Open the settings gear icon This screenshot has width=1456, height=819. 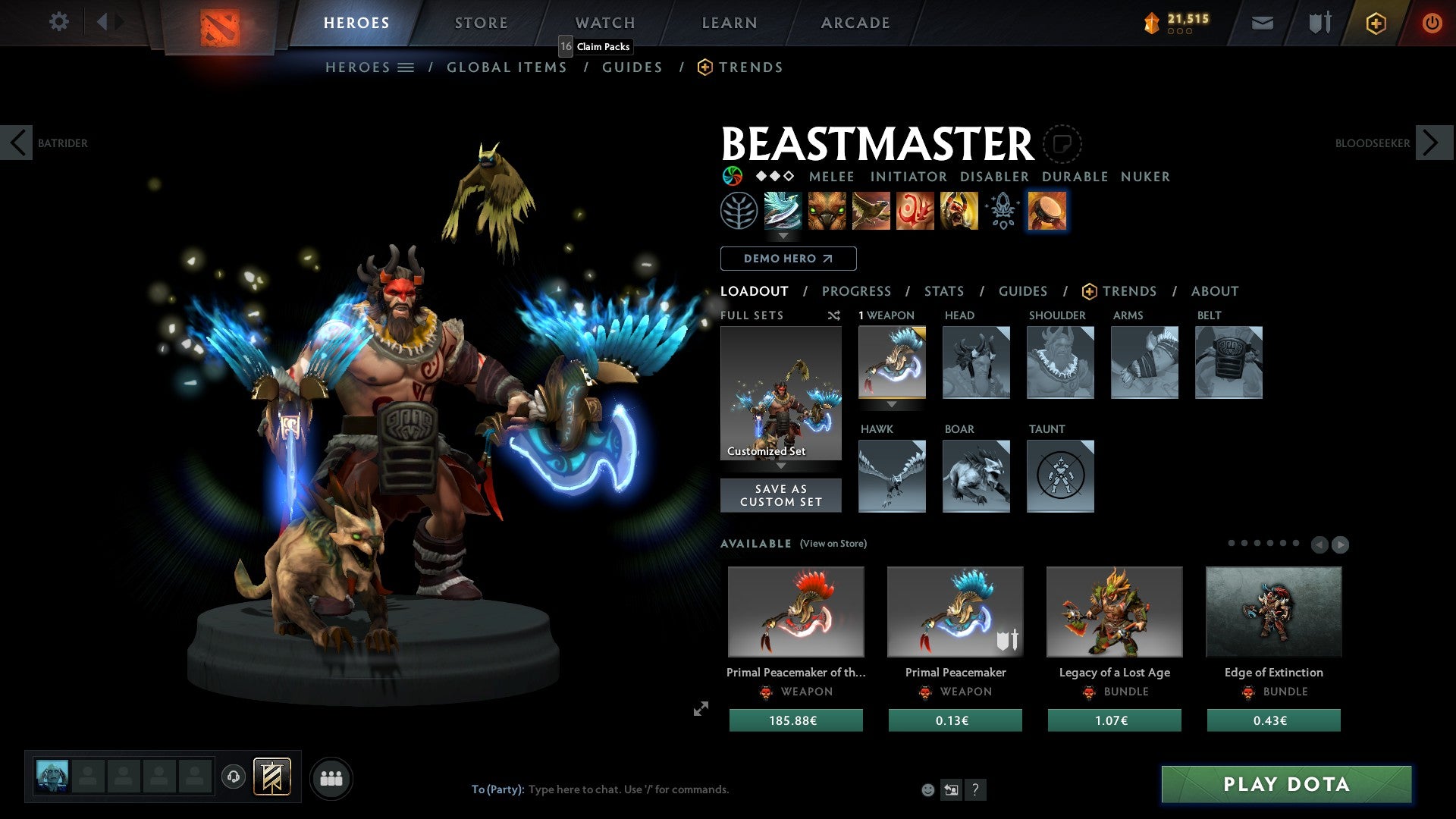[x=59, y=22]
